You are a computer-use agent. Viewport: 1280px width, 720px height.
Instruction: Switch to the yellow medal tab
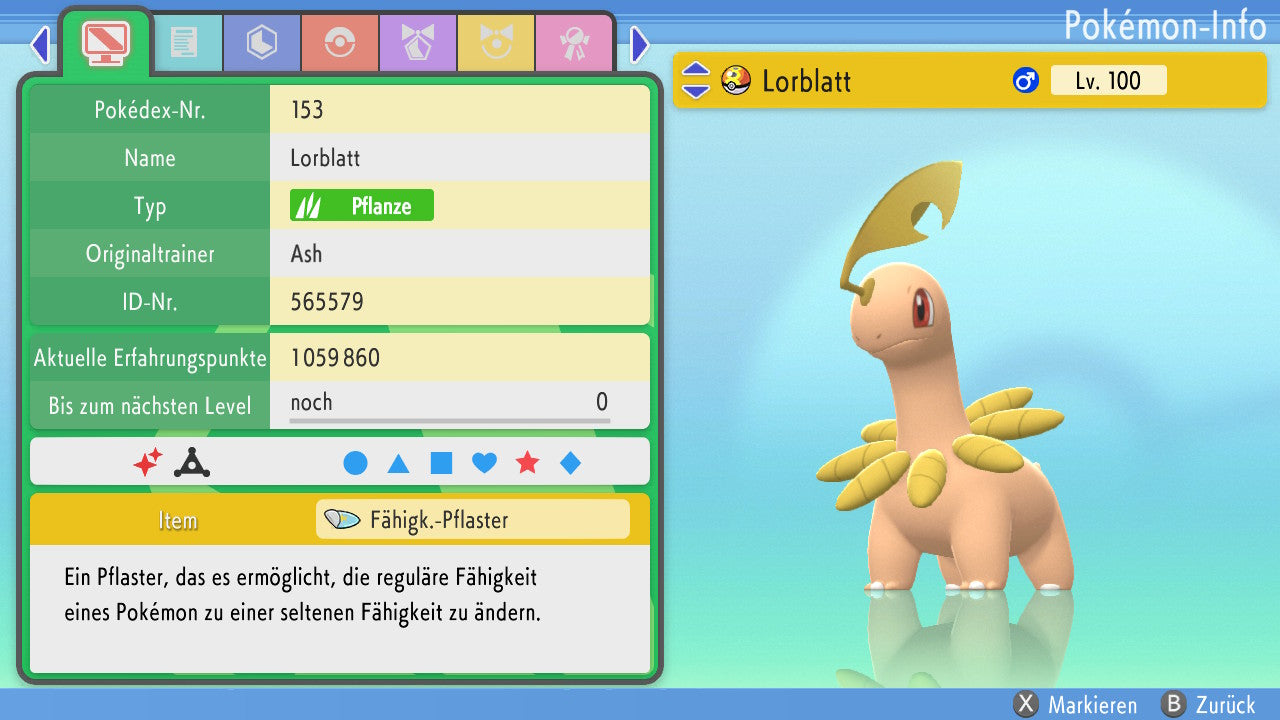pos(496,43)
